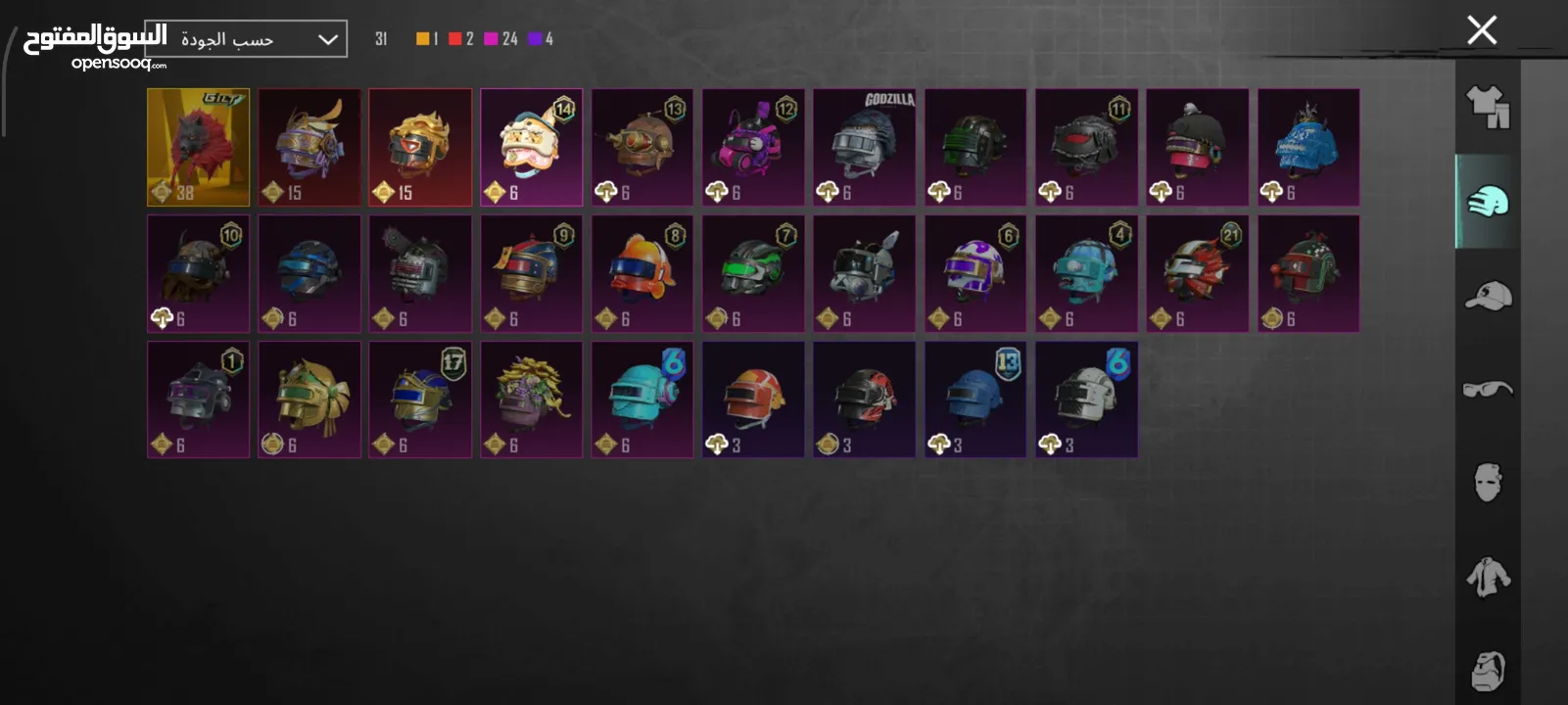The image size is (1568, 705).
Task: Select the cyan helmet with headphones
Action: 641,399
